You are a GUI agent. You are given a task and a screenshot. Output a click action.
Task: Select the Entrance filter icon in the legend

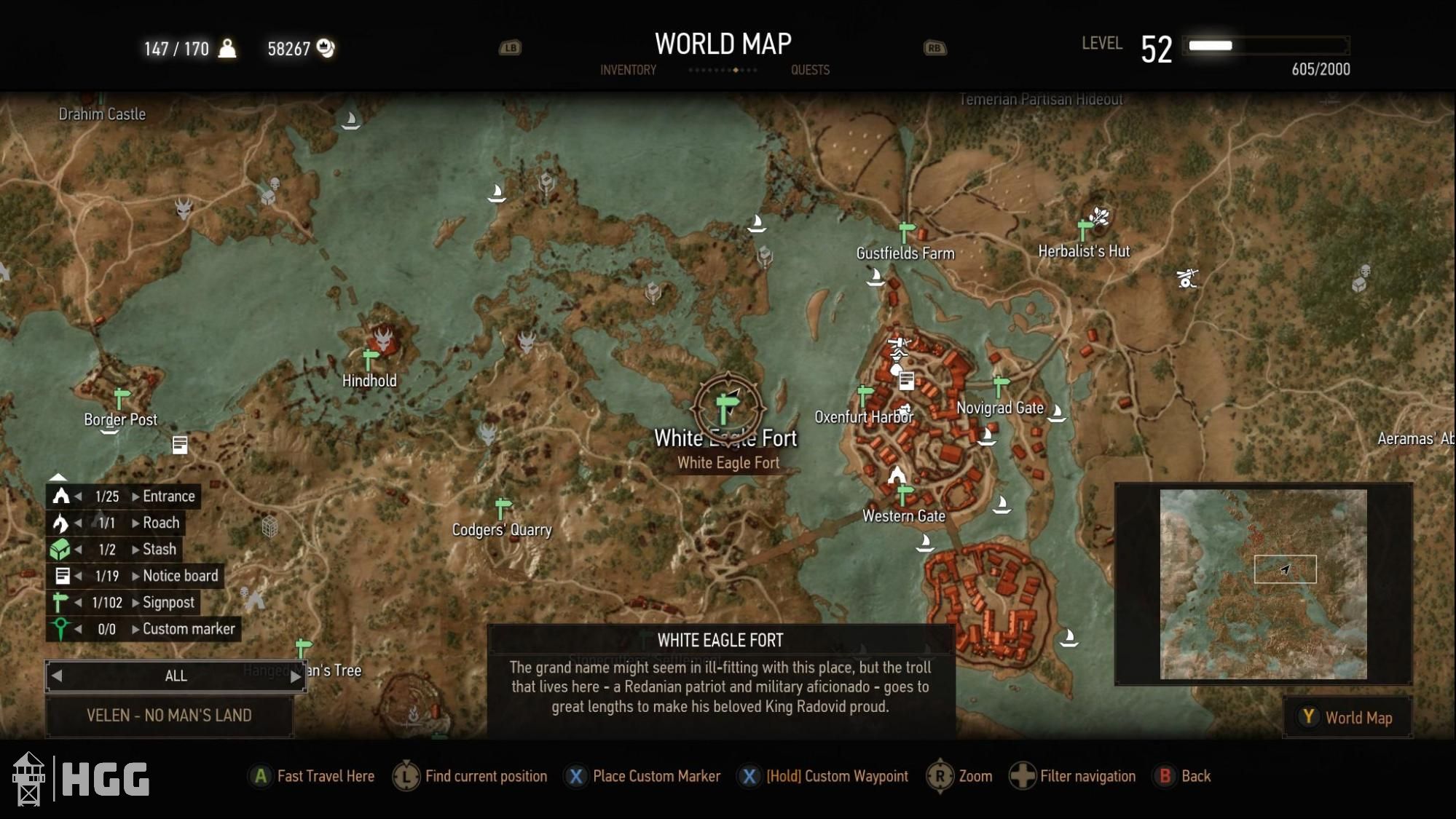click(61, 496)
